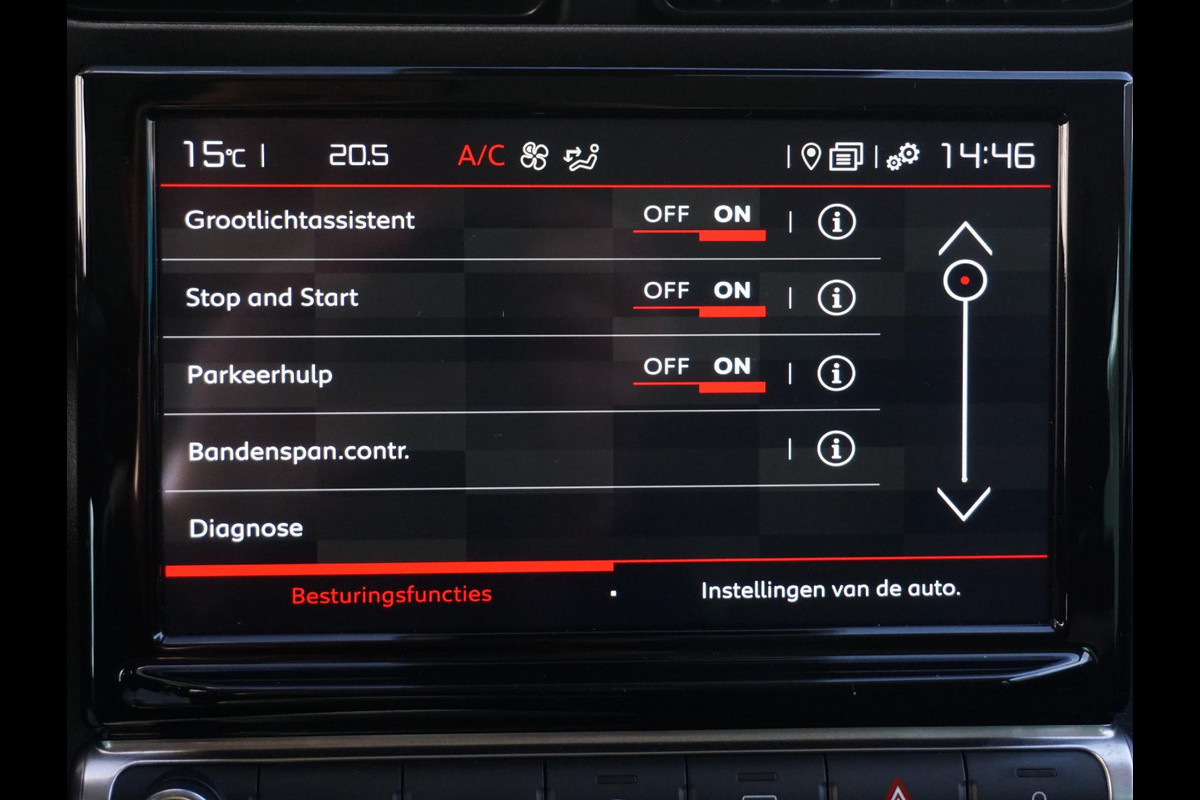Open the Stop and Start info icon
This screenshot has height=800, width=1200.
click(836, 298)
